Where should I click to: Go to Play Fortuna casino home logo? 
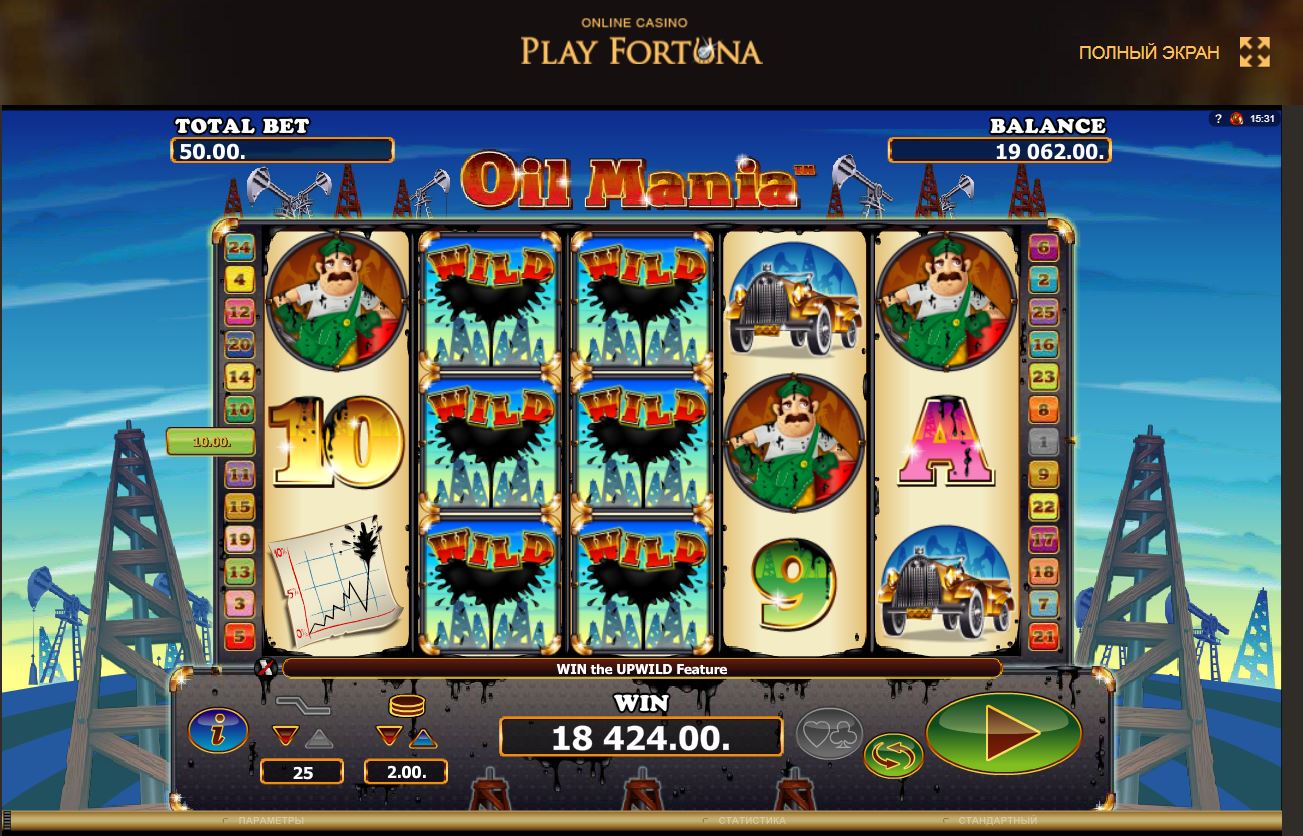tap(641, 43)
